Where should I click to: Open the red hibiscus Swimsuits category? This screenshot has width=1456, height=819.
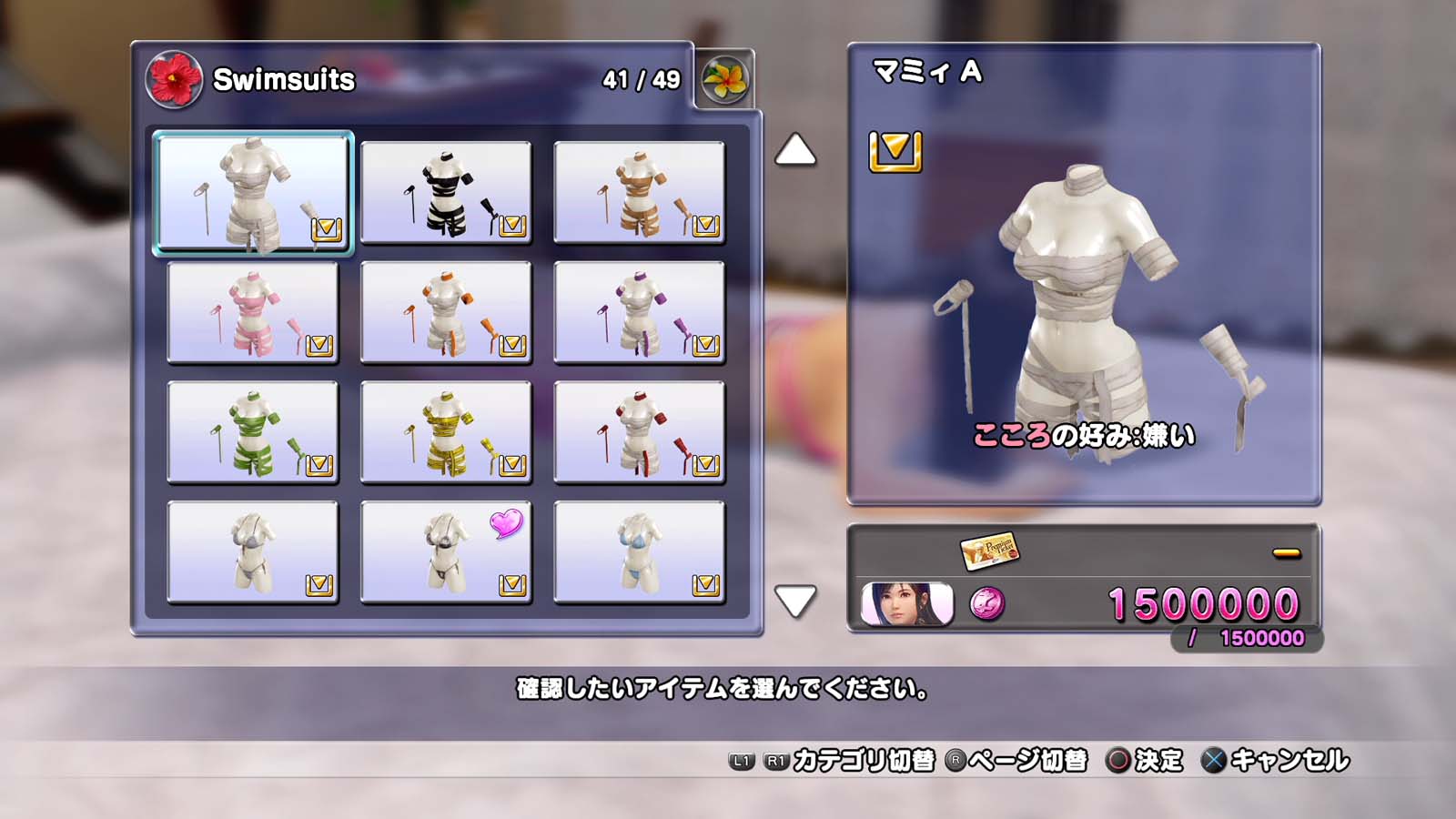point(174,79)
